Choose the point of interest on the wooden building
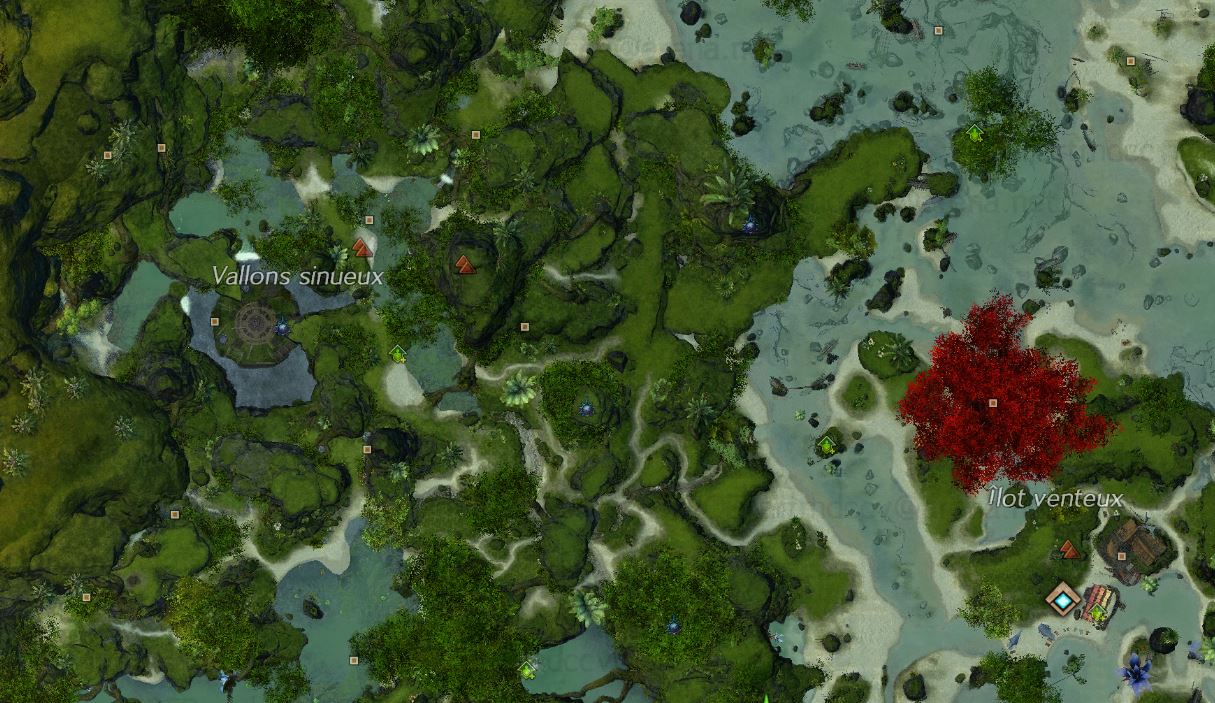The height and width of the screenshot is (703, 1215). click(x=1122, y=556)
